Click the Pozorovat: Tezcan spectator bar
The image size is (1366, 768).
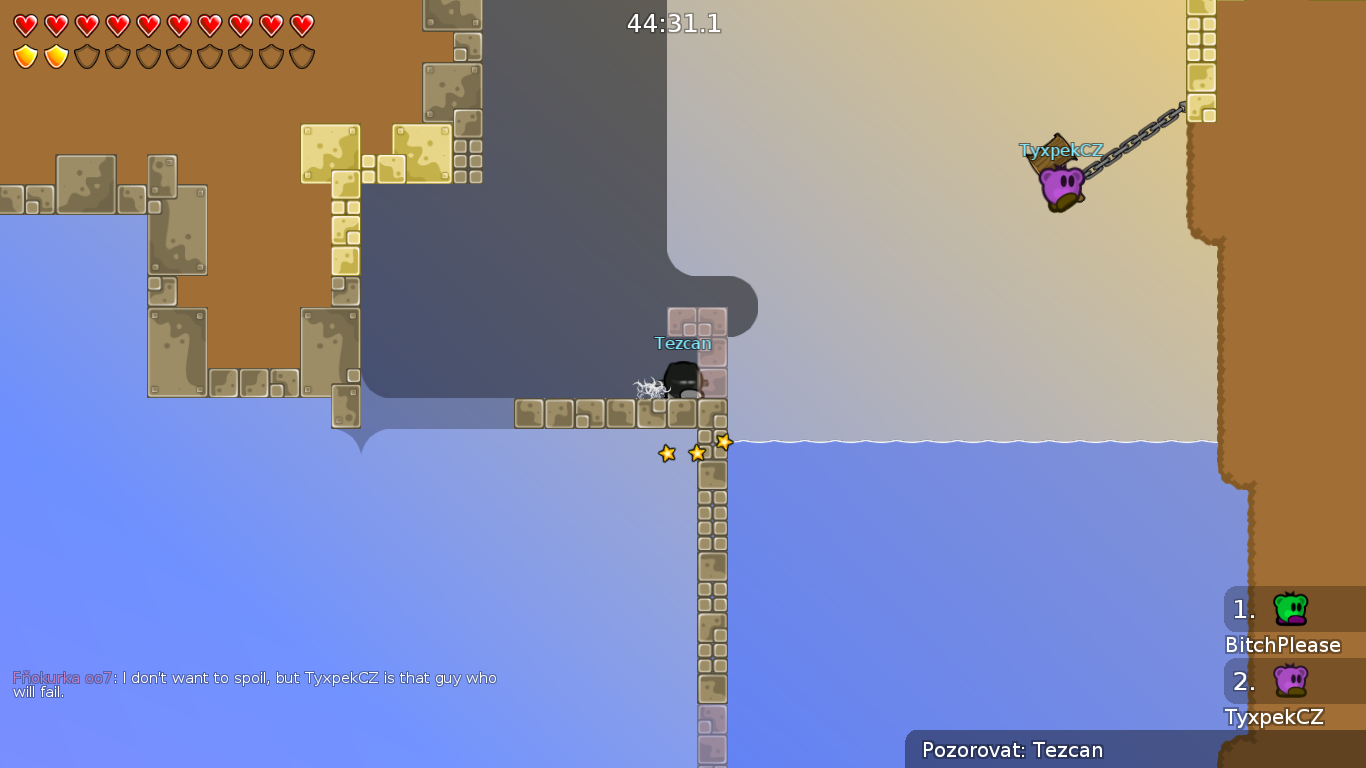[x=1012, y=750]
